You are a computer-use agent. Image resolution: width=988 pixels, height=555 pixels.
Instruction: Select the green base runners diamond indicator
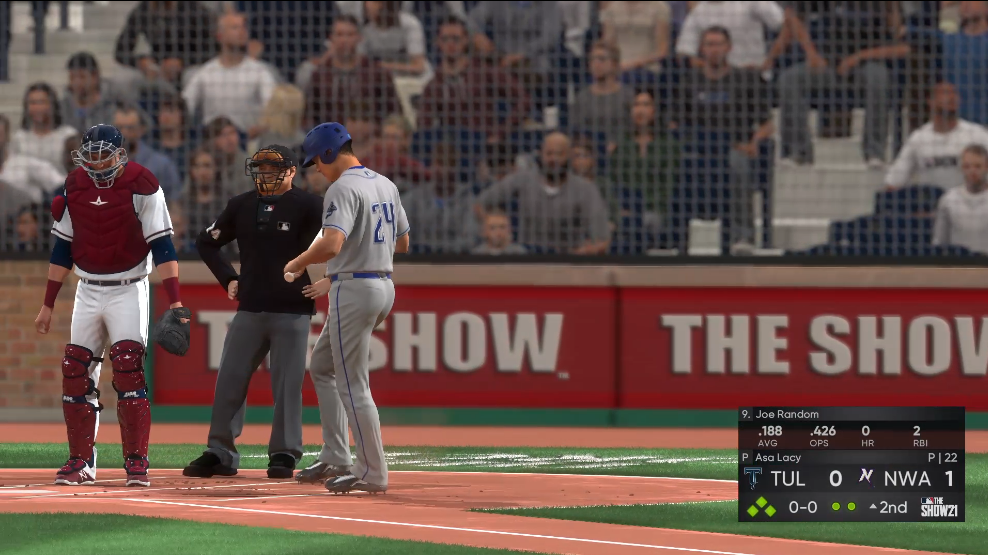[760, 506]
